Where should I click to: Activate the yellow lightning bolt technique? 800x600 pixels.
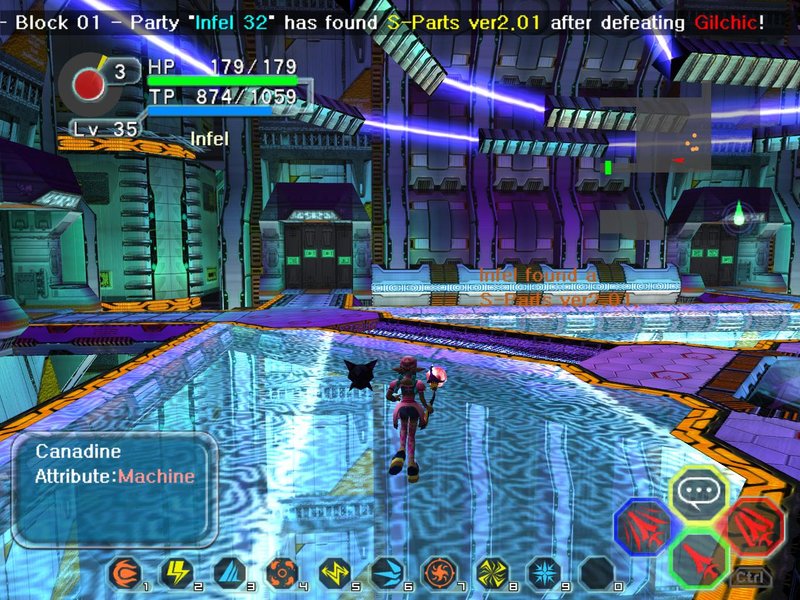click(176, 573)
